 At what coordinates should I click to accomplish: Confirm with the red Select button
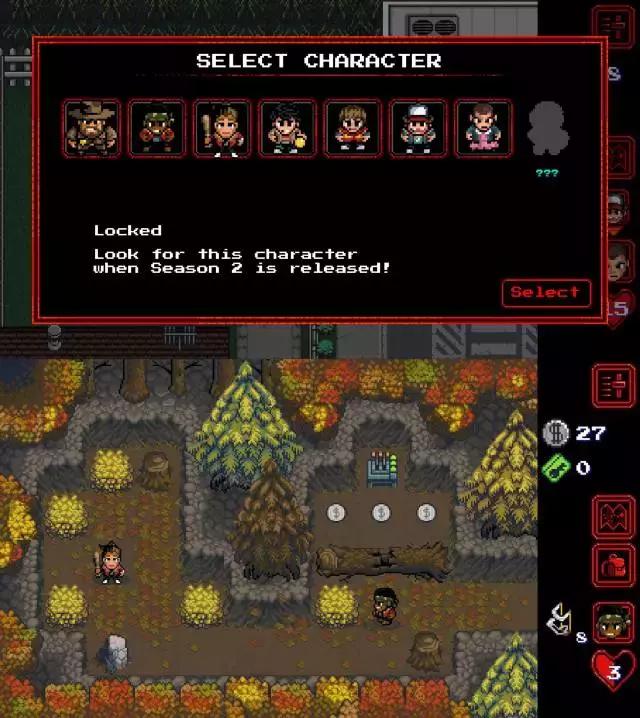pos(545,292)
